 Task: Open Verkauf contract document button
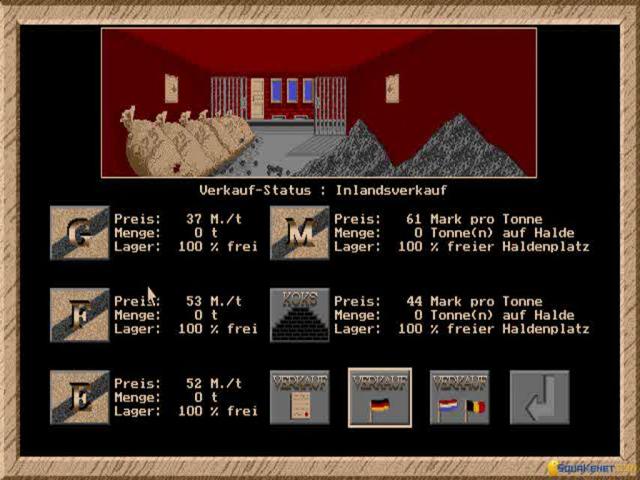pyautogui.click(x=300, y=397)
